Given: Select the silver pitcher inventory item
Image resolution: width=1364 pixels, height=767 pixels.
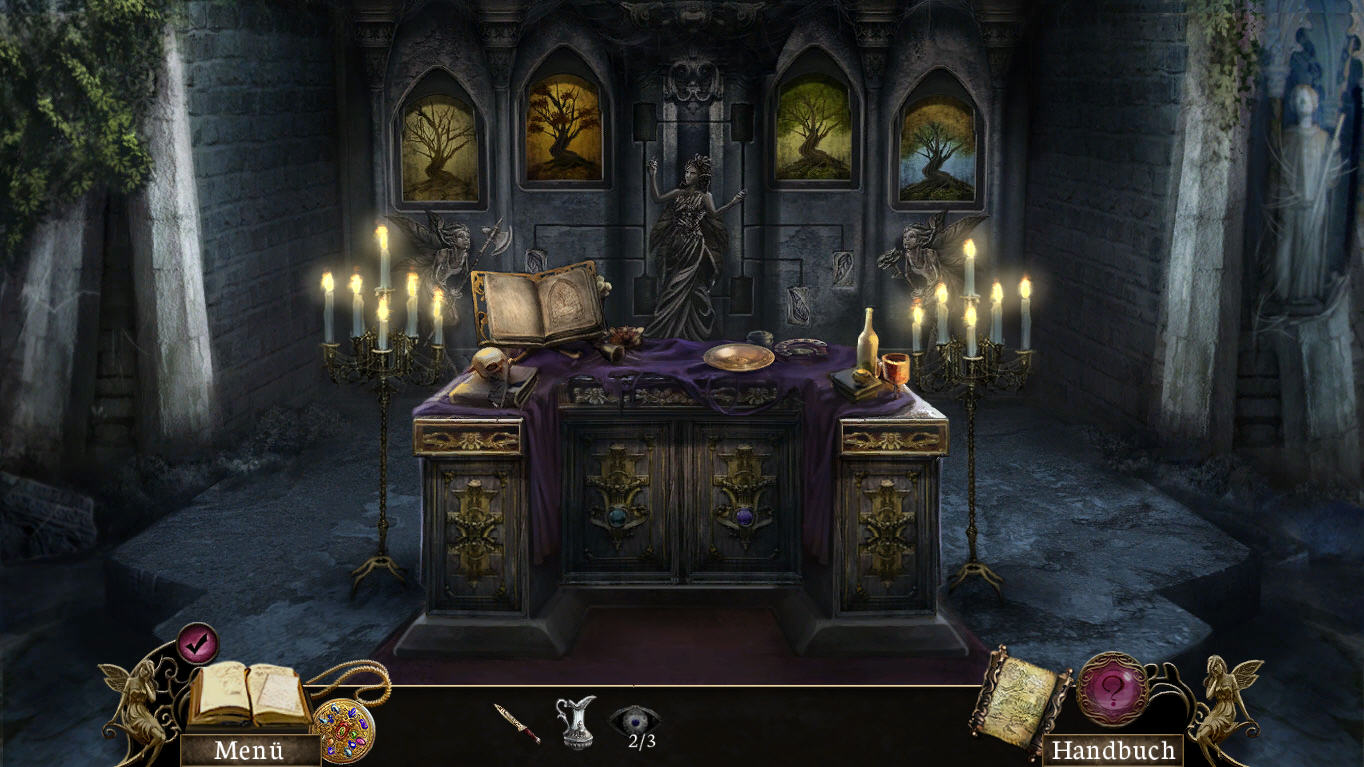Looking at the screenshot, I should (x=576, y=721).
